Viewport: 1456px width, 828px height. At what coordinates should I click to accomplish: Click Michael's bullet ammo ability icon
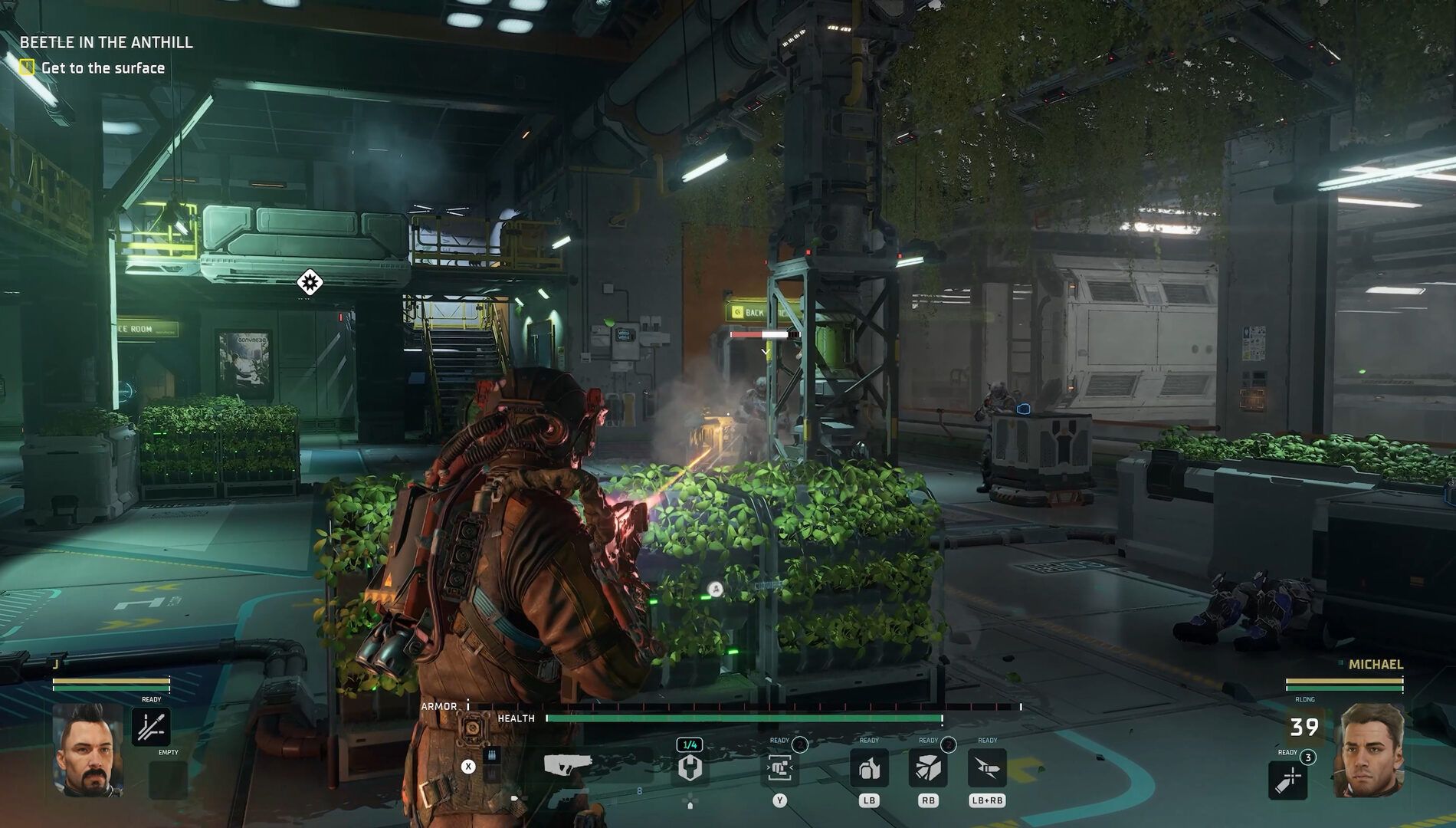pos(1288,780)
